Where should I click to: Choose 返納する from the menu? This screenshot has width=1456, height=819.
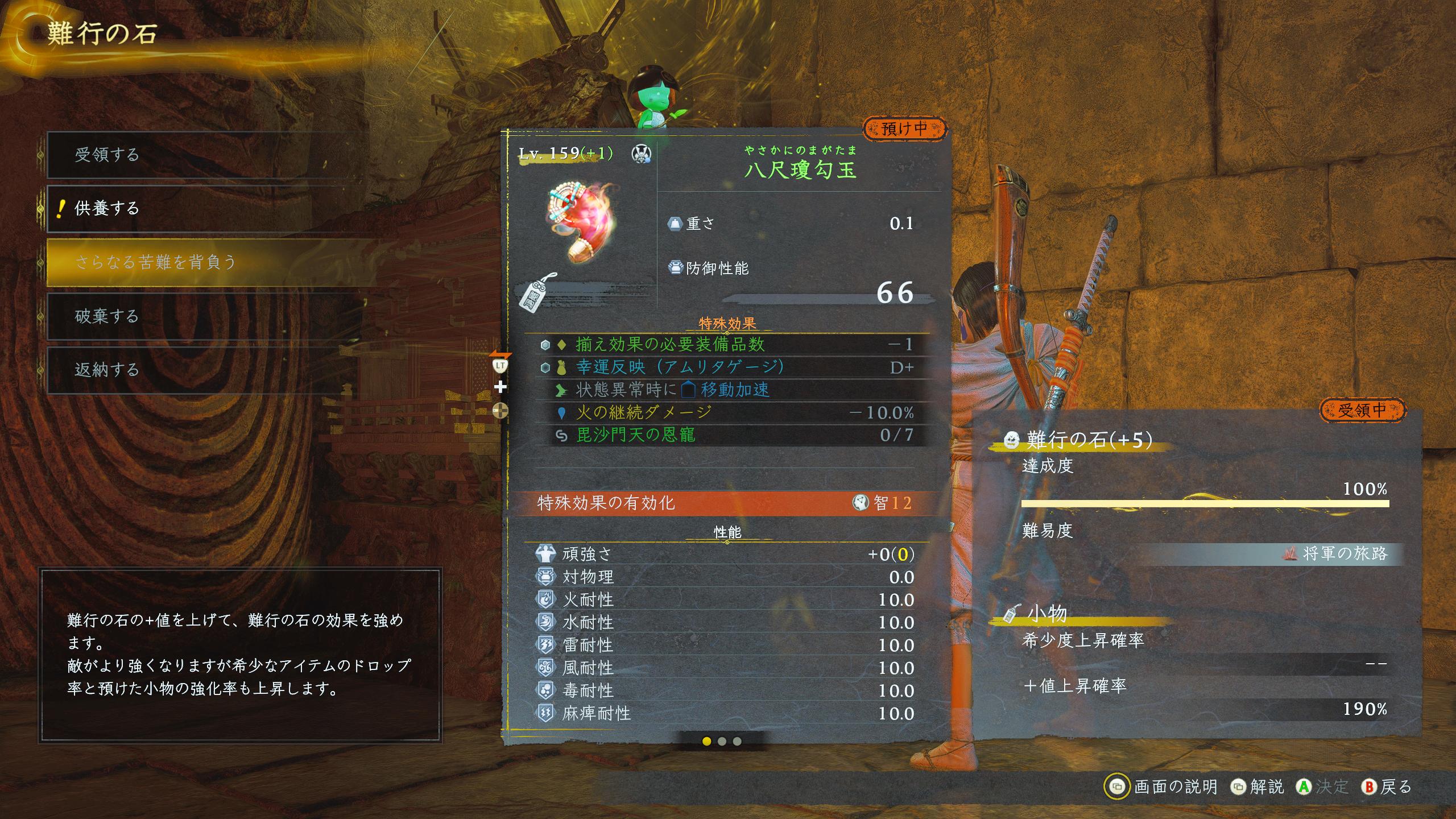pos(205,370)
